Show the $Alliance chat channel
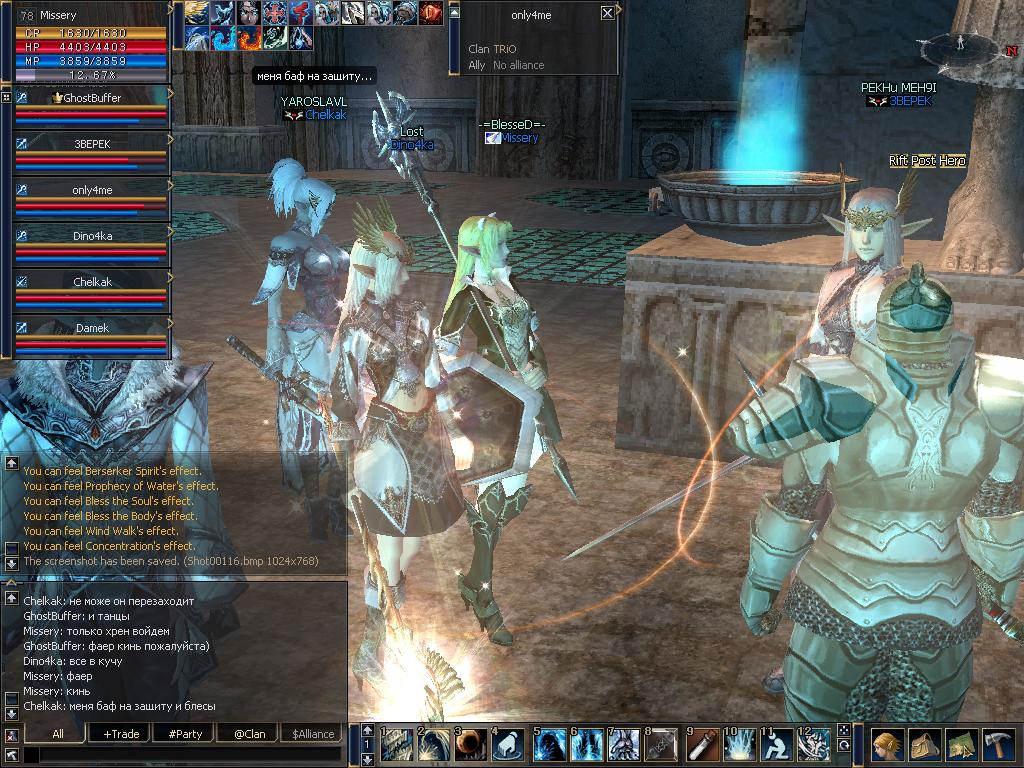Screen dimensions: 1024x768 (x=313, y=734)
